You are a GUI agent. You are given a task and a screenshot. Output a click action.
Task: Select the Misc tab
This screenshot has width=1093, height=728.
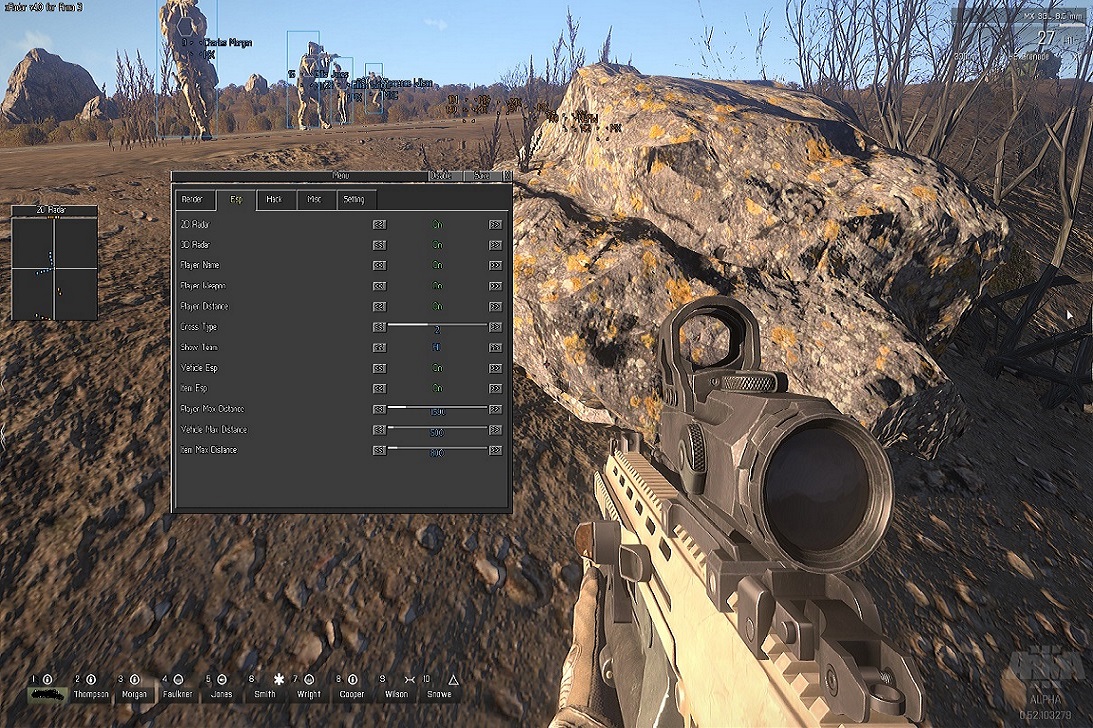pos(315,200)
